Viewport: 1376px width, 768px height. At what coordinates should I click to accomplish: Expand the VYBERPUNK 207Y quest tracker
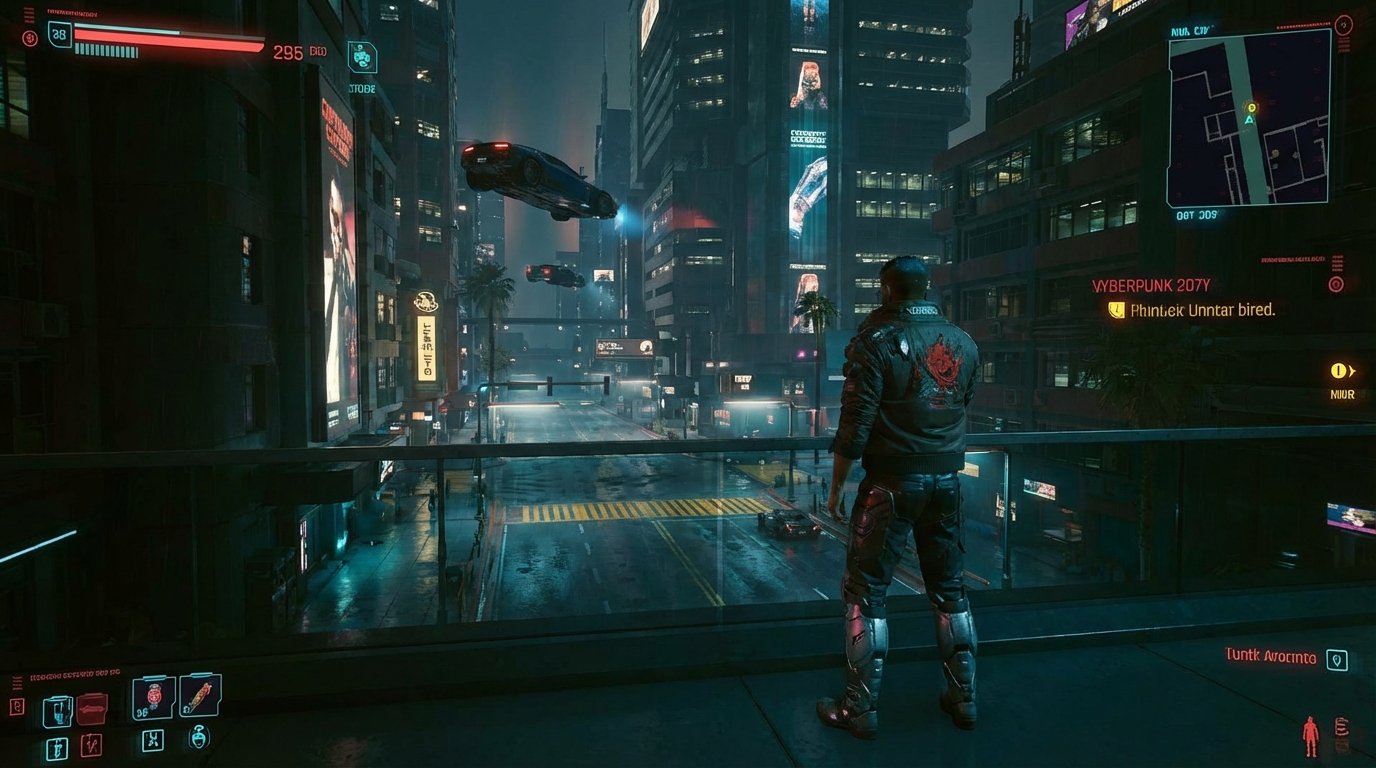(1150, 285)
